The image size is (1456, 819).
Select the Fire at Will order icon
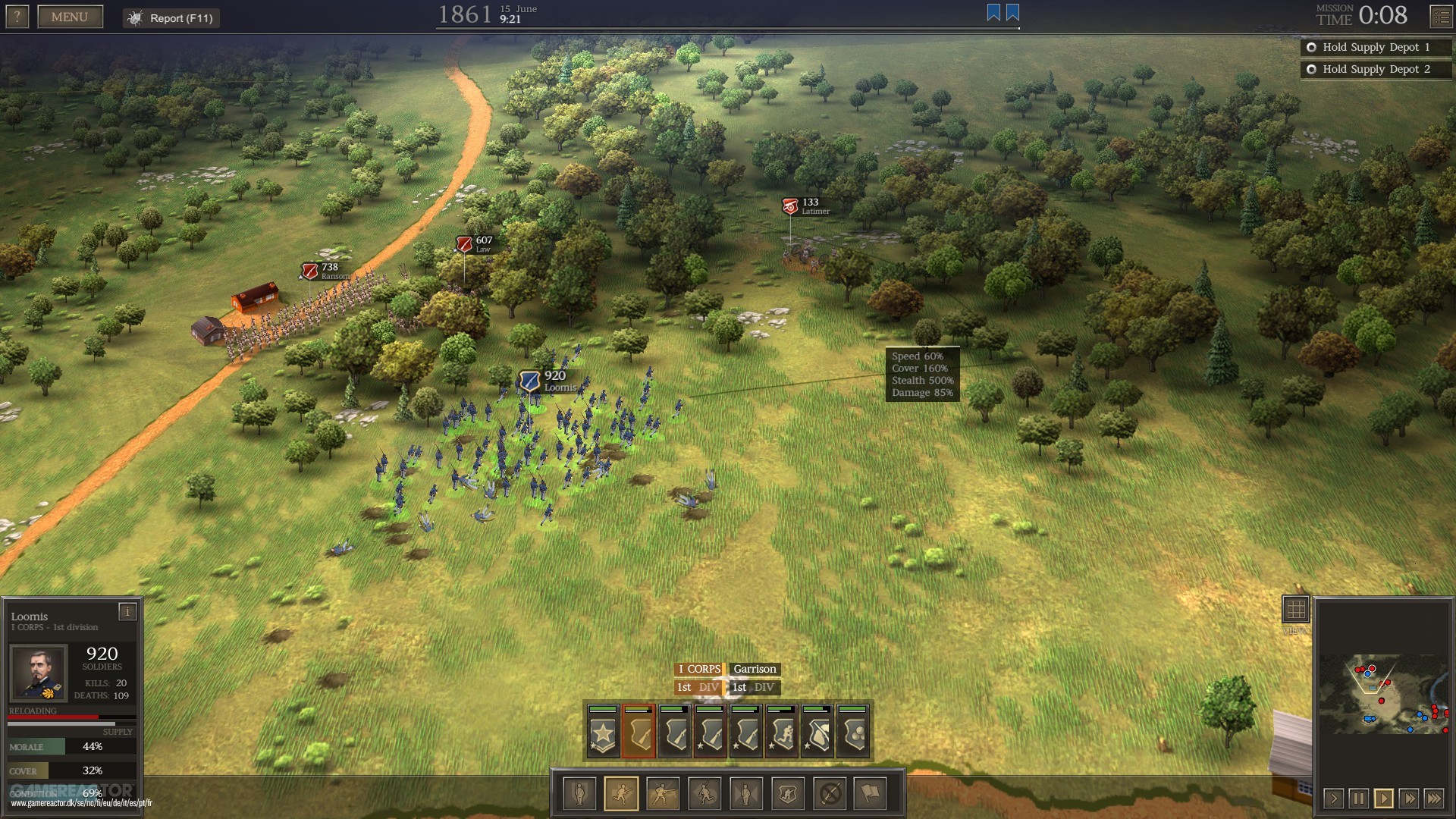(x=663, y=794)
